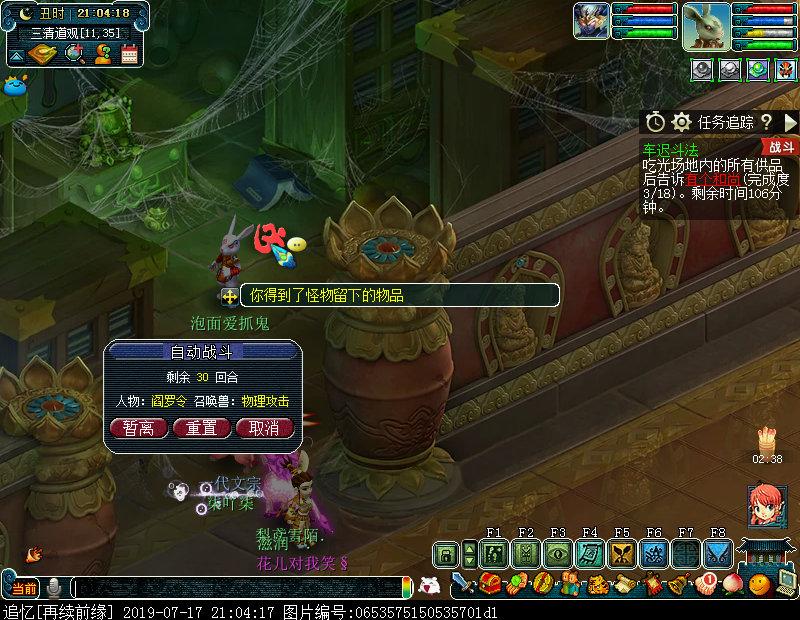Viewport: 800px width, 620px height.
Task: Open the quest tracker stopwatch icon
Action: pos(655,122)
